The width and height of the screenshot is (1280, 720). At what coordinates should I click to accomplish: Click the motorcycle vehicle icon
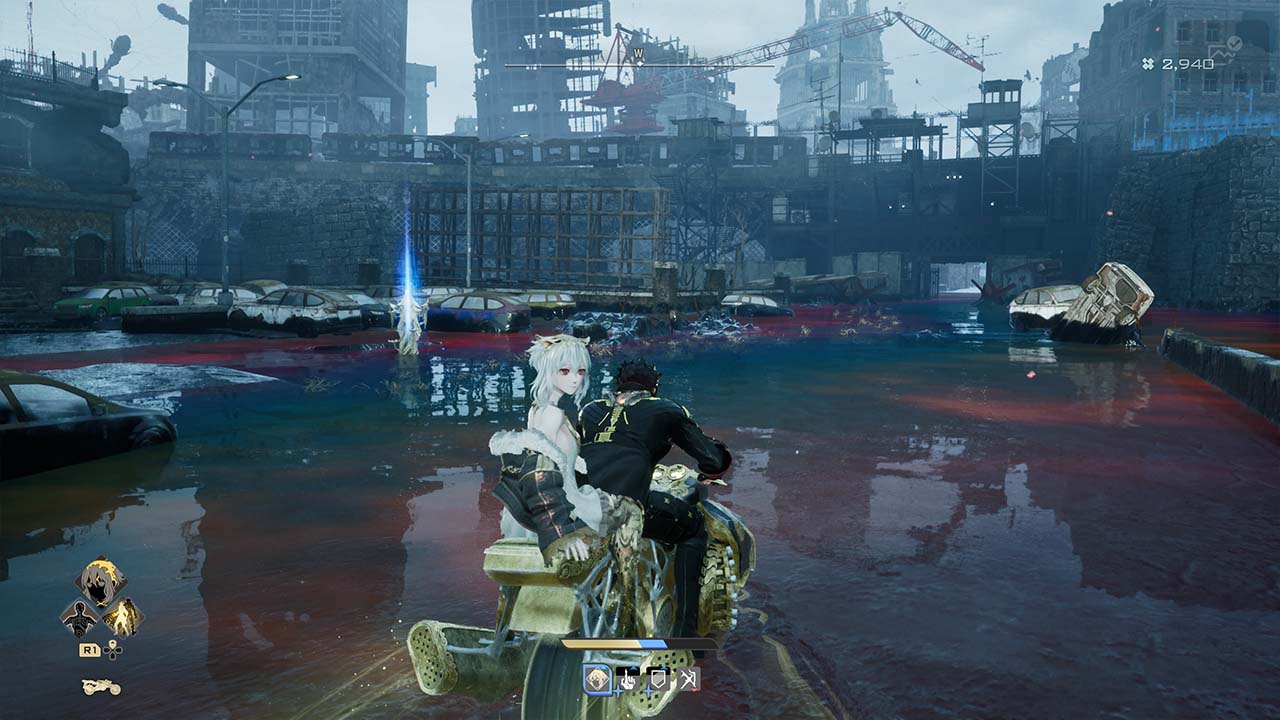[x=101, y=687]
